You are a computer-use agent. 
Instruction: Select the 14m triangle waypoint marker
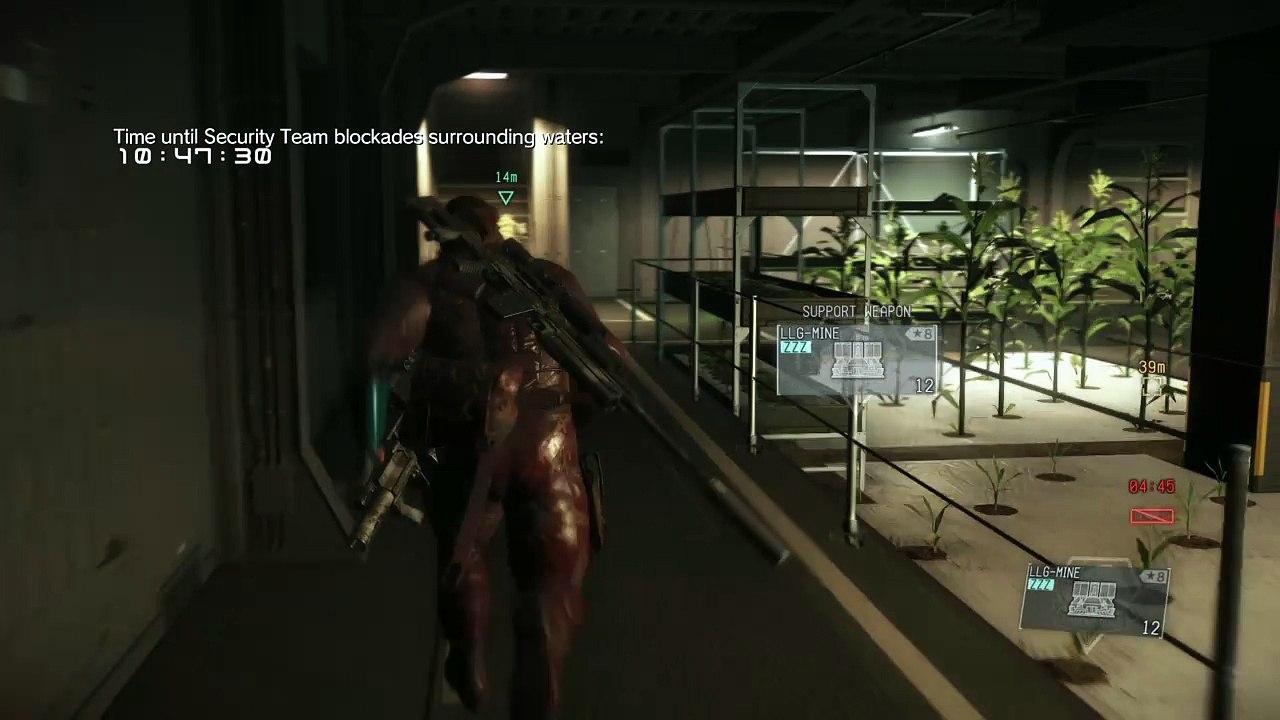click(506, 198)
